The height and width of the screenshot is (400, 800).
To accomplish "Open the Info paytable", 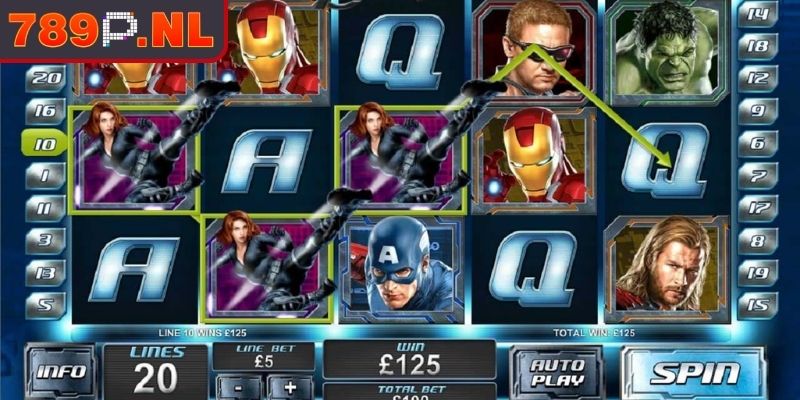I will 59,372.
